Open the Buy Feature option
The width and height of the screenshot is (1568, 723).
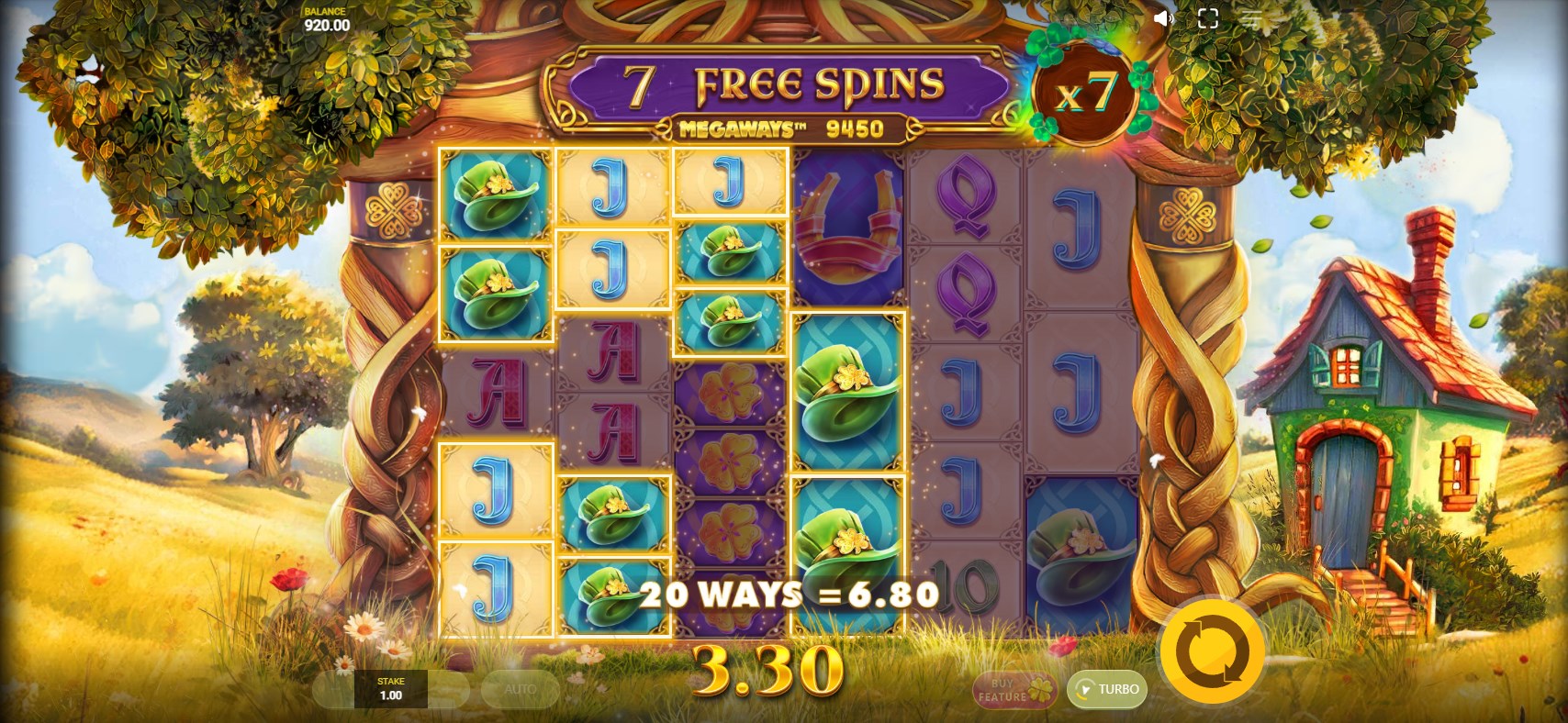click(1014, 690)
